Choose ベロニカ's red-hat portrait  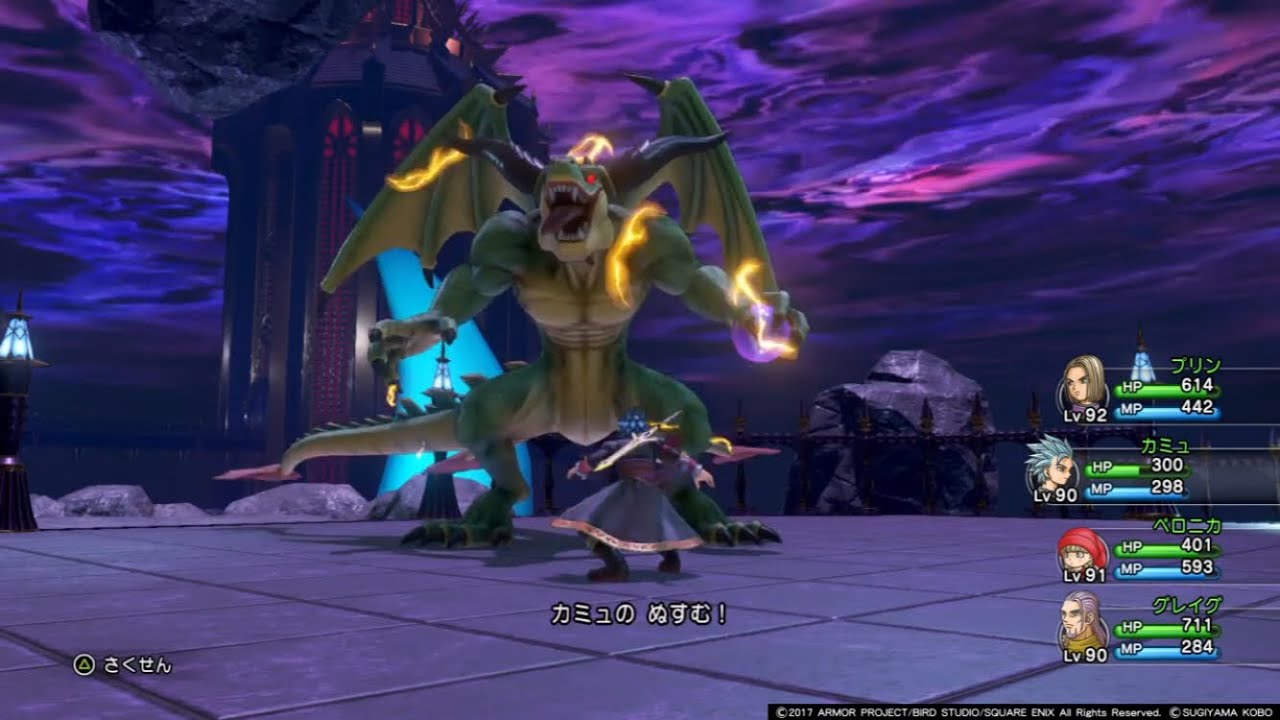tap(1082, 551)
